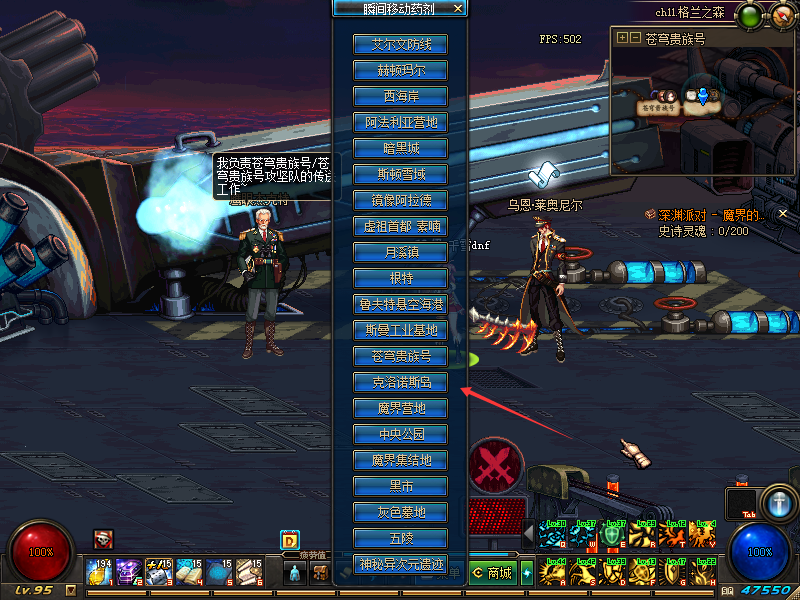Click the green orb button beside ch11 格兰之森
The height and width of the screenshot is (600, 800).
pyautogui.click(x=749, y=16)
